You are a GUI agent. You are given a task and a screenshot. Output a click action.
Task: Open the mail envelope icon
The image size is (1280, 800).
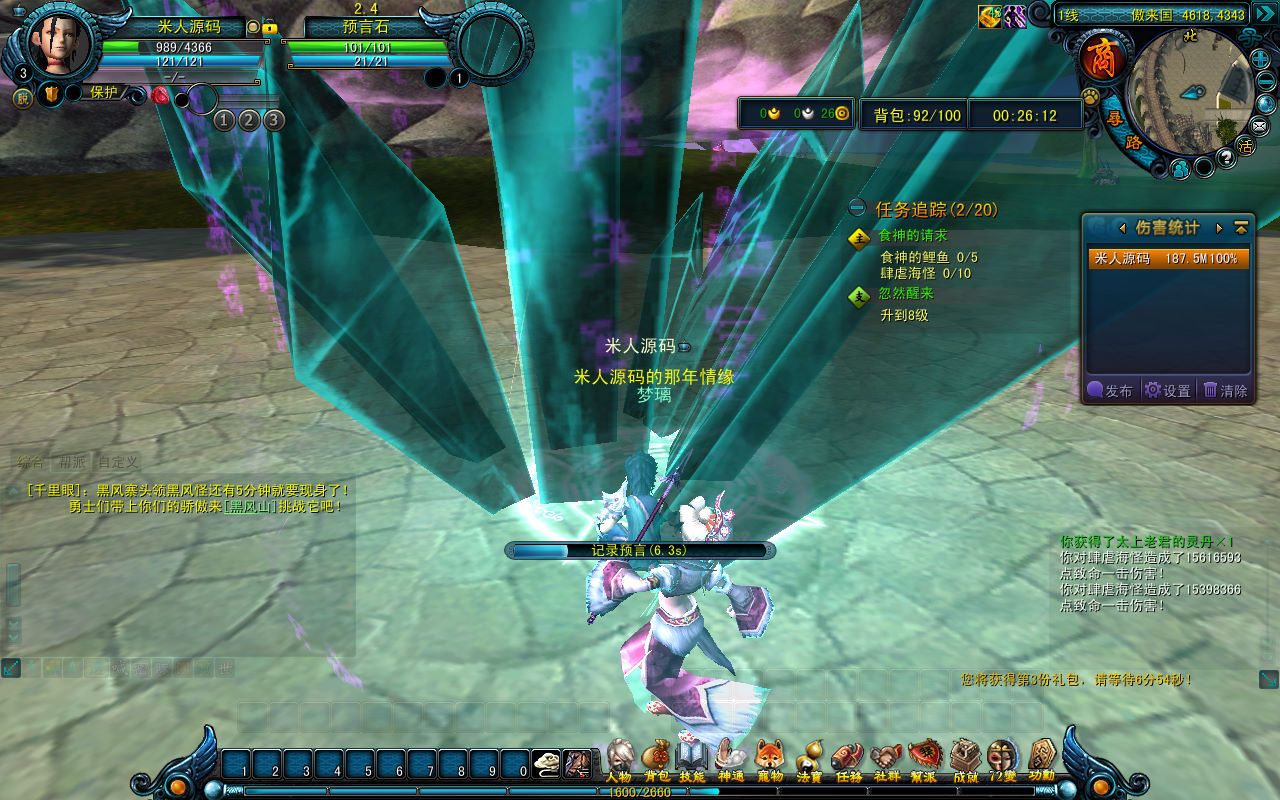[1259, 126]
